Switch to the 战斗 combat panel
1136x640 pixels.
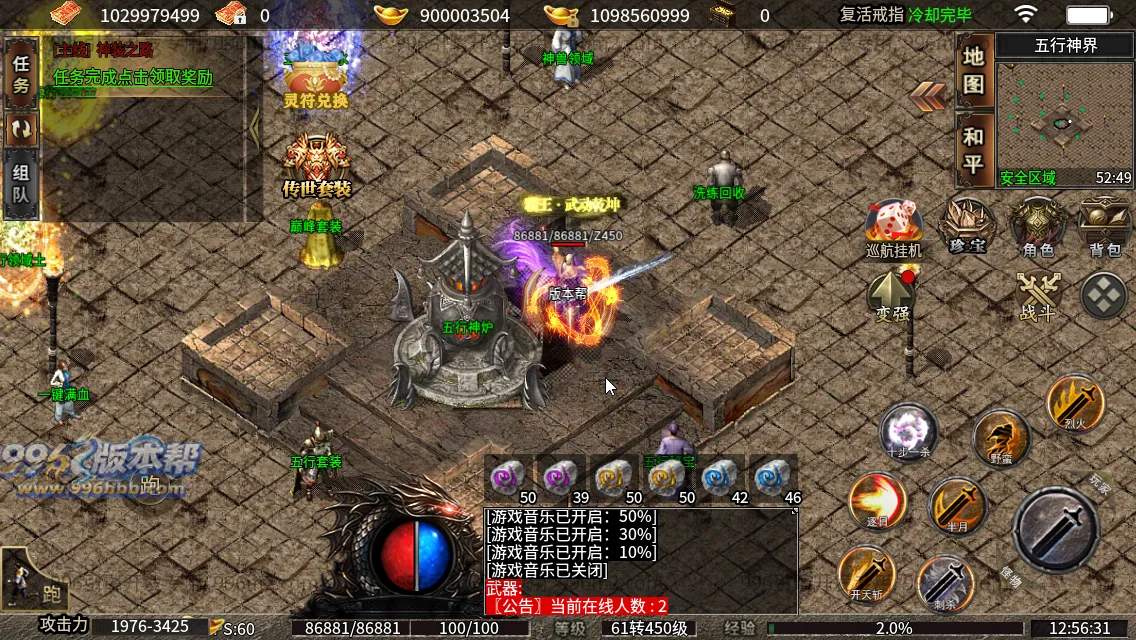(1037, 296)
